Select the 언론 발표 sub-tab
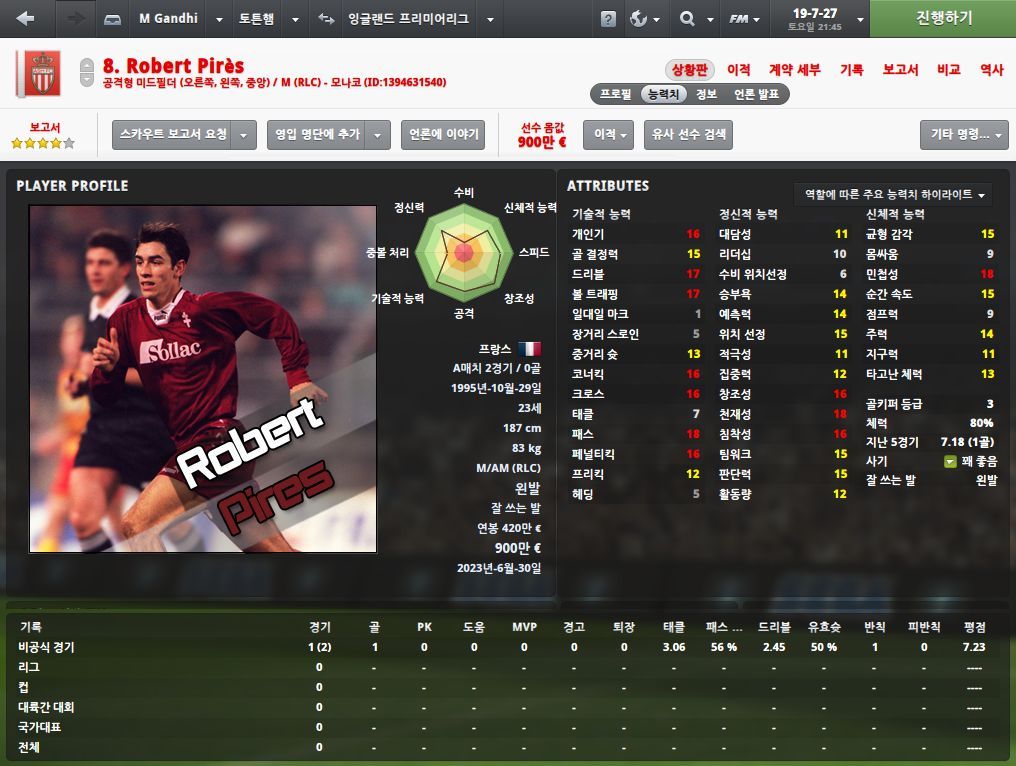Image resolution: width=1016 pixels, height=766 pixels. tap(757, 94)
